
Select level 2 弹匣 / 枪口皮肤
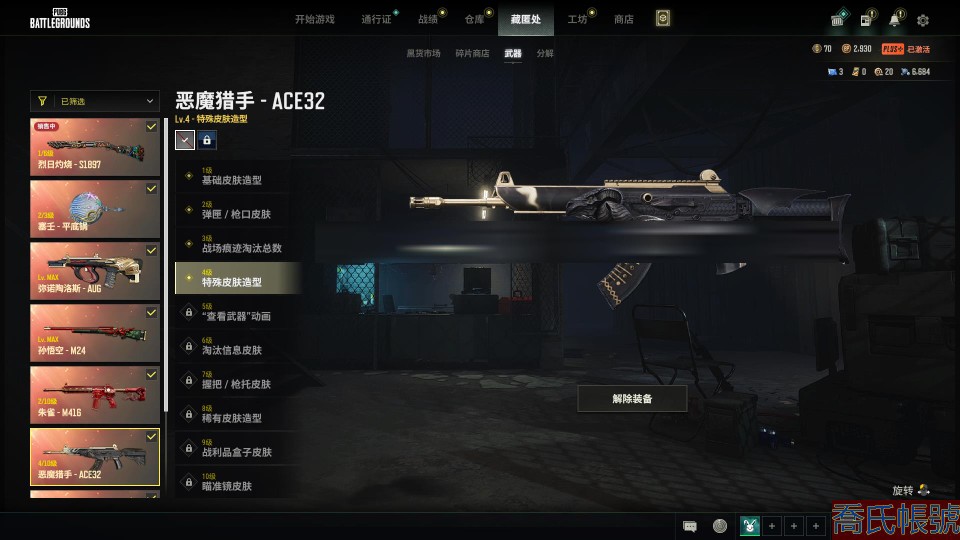tap(236, 211)
